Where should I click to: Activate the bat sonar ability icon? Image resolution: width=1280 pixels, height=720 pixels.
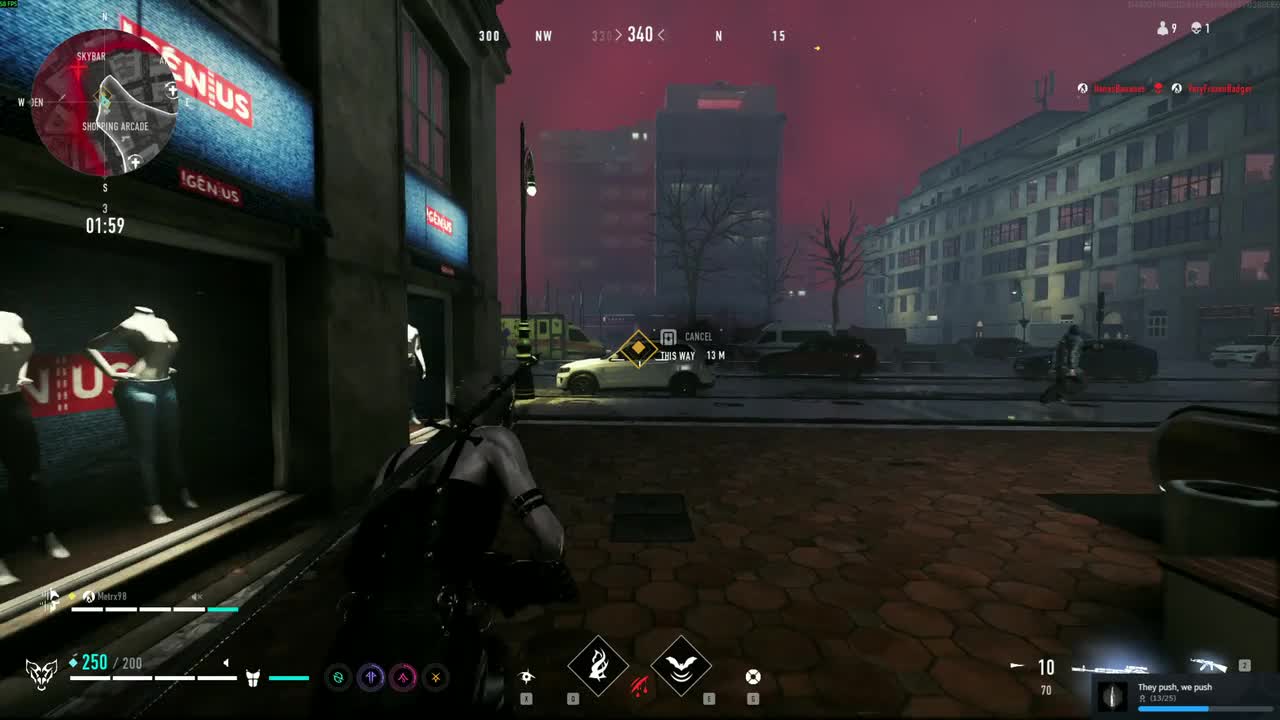[681, 665]
